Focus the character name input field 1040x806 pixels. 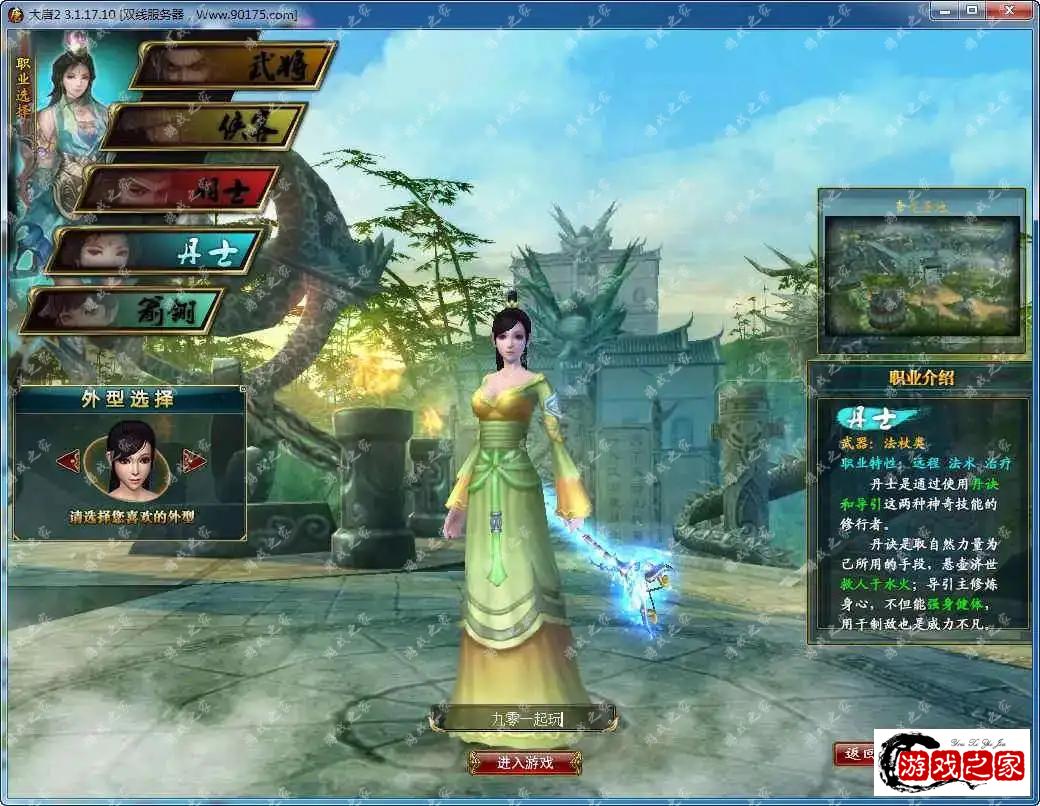coord(523,718)
